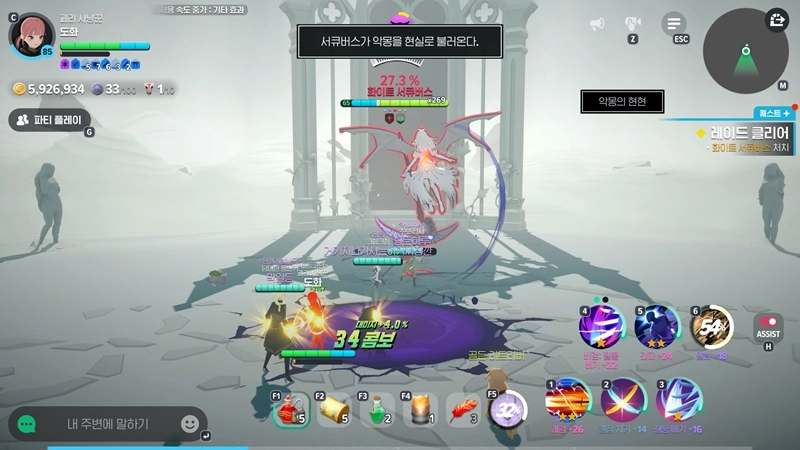Screen dimensions: 800x450
Task: Activate the F5 skill showing 32%
Action: click(508, 409)
